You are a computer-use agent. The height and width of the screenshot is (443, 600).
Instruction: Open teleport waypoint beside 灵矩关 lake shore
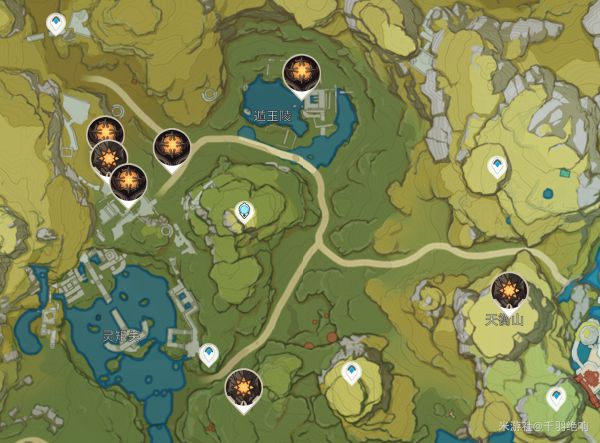tap(209, 353)
